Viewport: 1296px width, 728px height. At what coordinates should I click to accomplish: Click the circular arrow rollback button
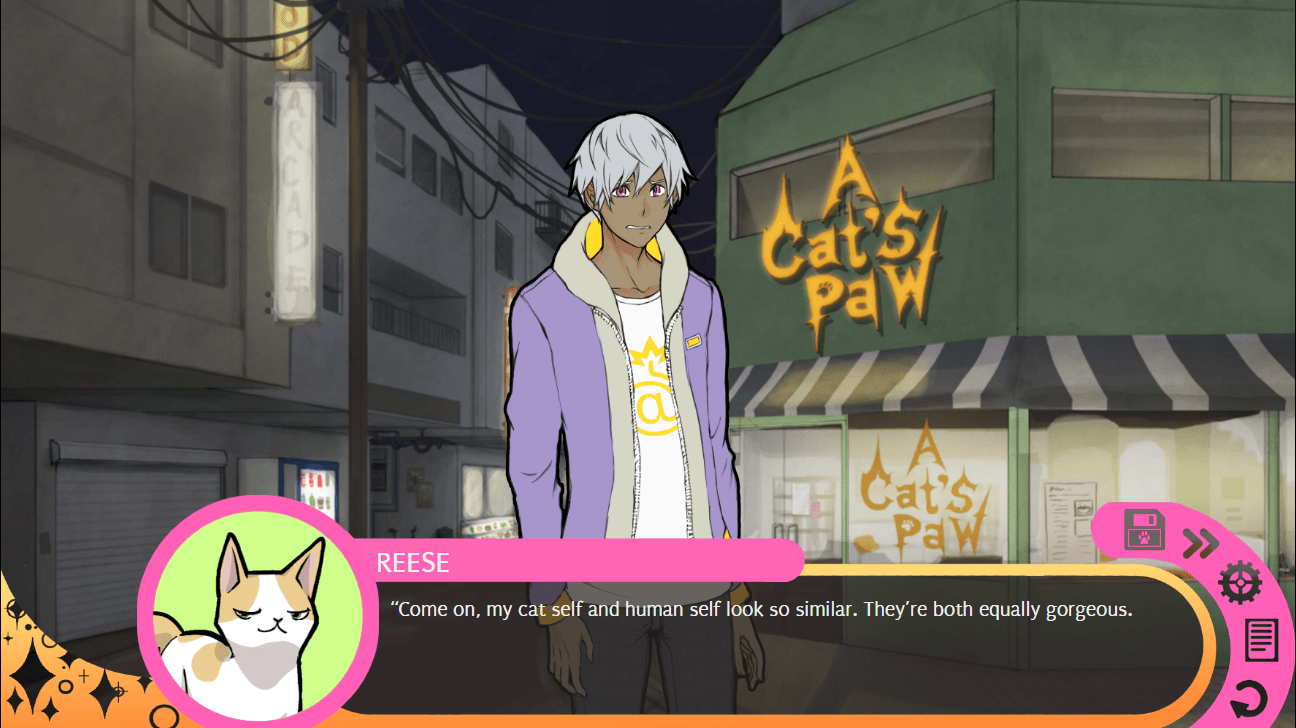pyautogui.click(x=1248, y=699)
